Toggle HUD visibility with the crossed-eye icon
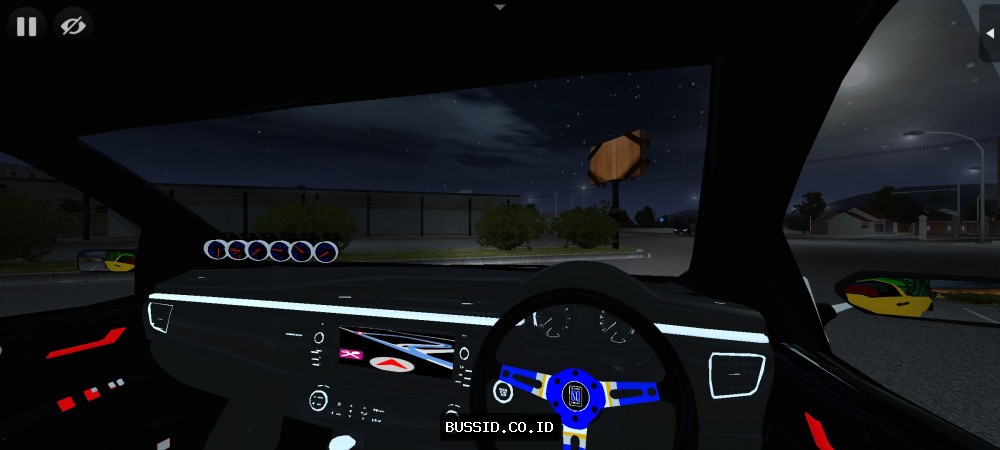Screen dimensions: 1000x450 point(73,26)
